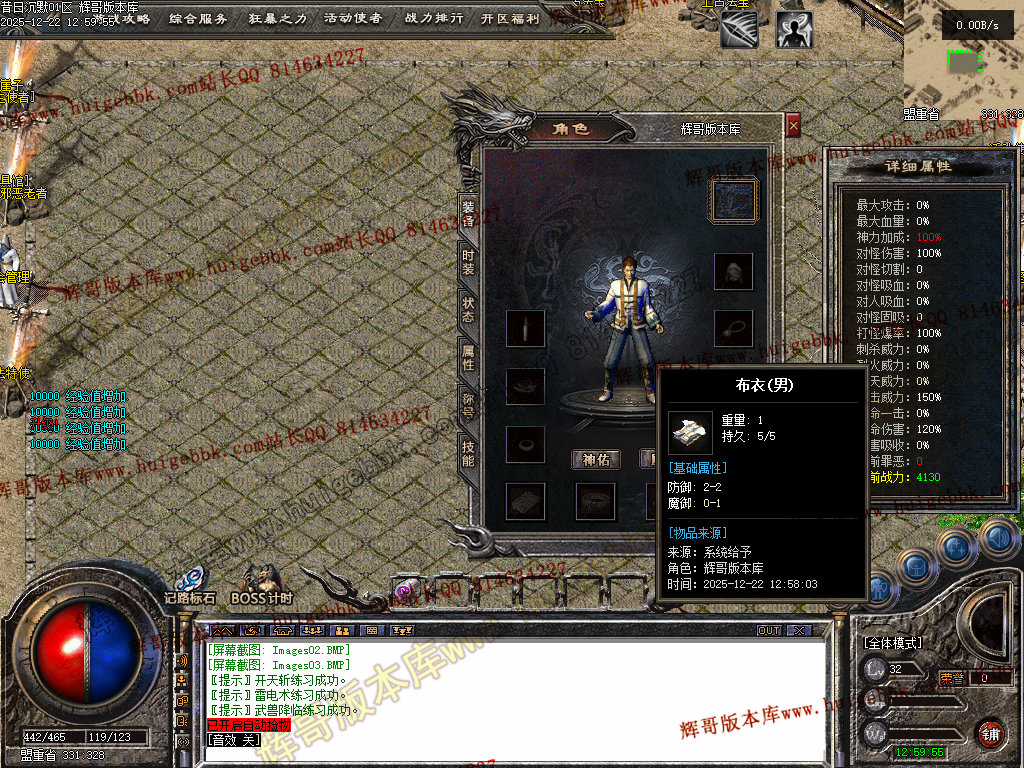The height and width of the screenshot is (768, 1024).
Task: Open the 战力排行 power ranking menu
Action: pos(433,18)
